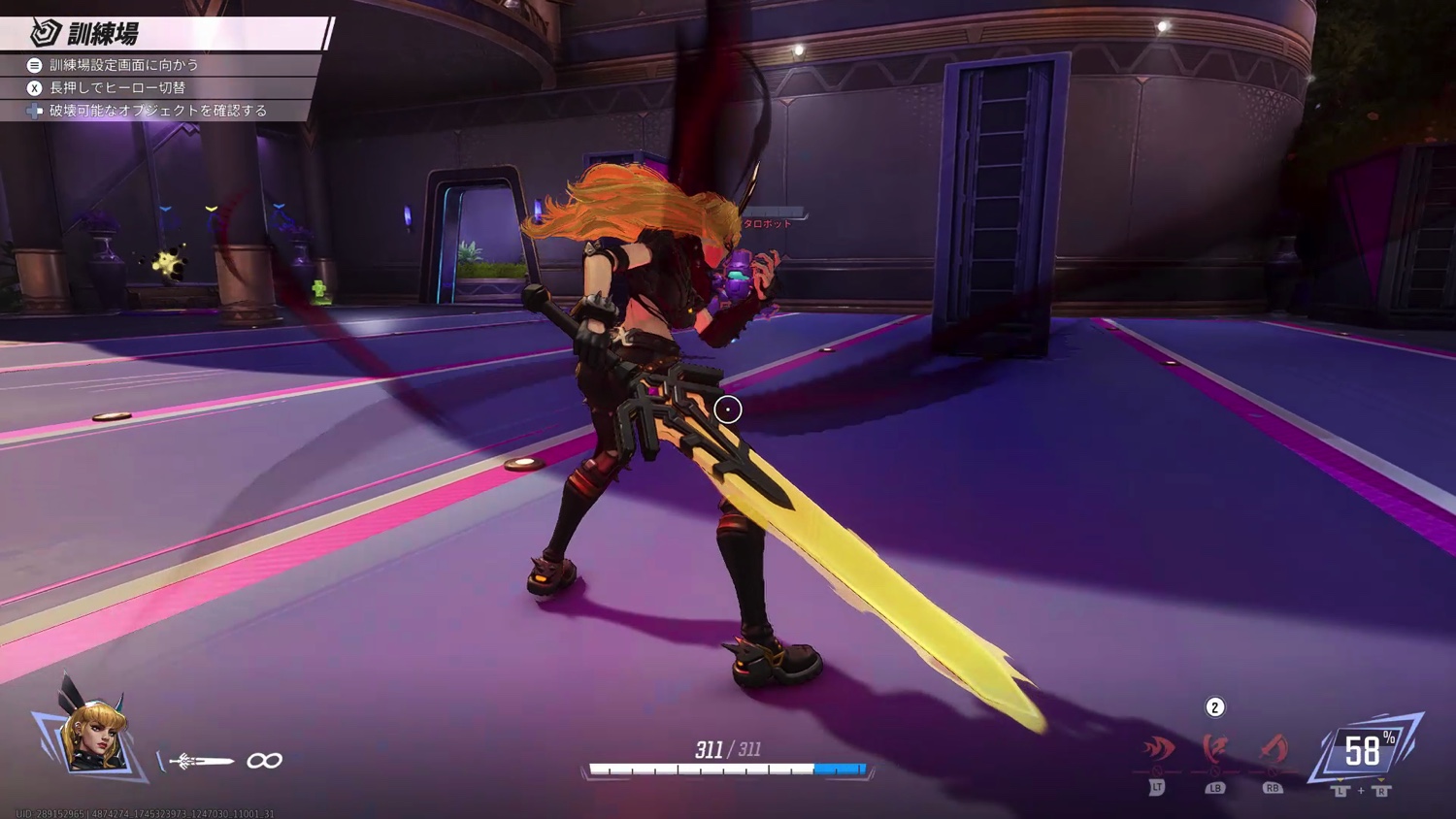Trigger the sword slash ability icon
Image resolution: width=1456 pixels, height=819 pixels.
(1273, 749)
